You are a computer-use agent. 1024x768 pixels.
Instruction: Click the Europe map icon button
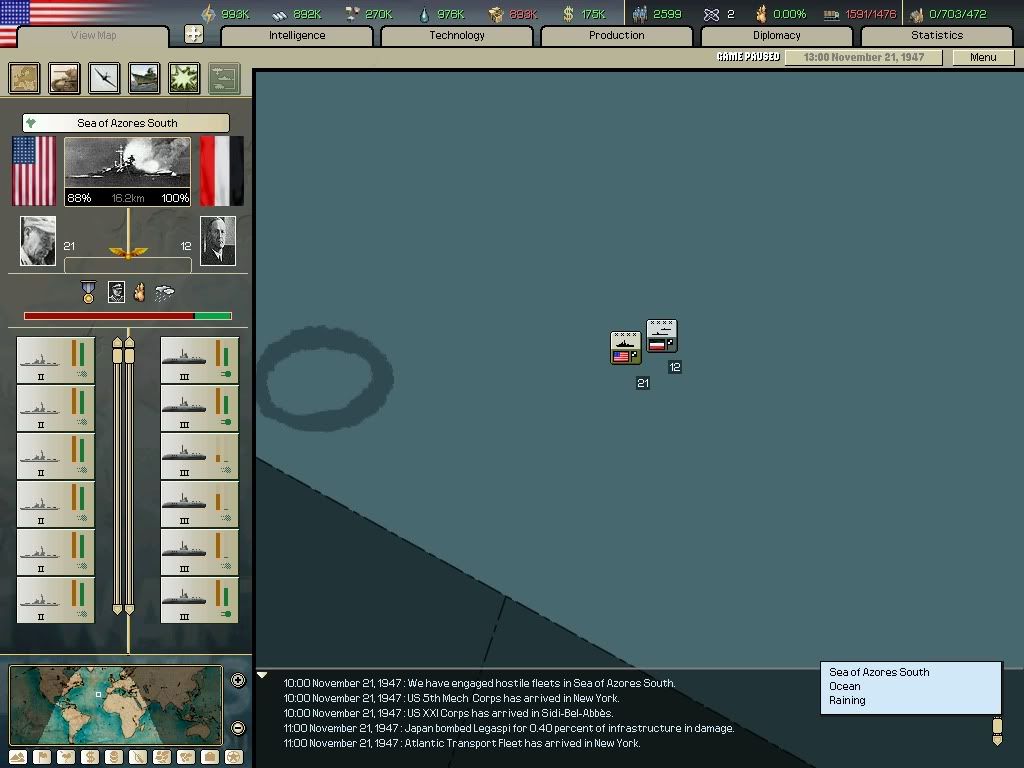click(x=25, y=78)
